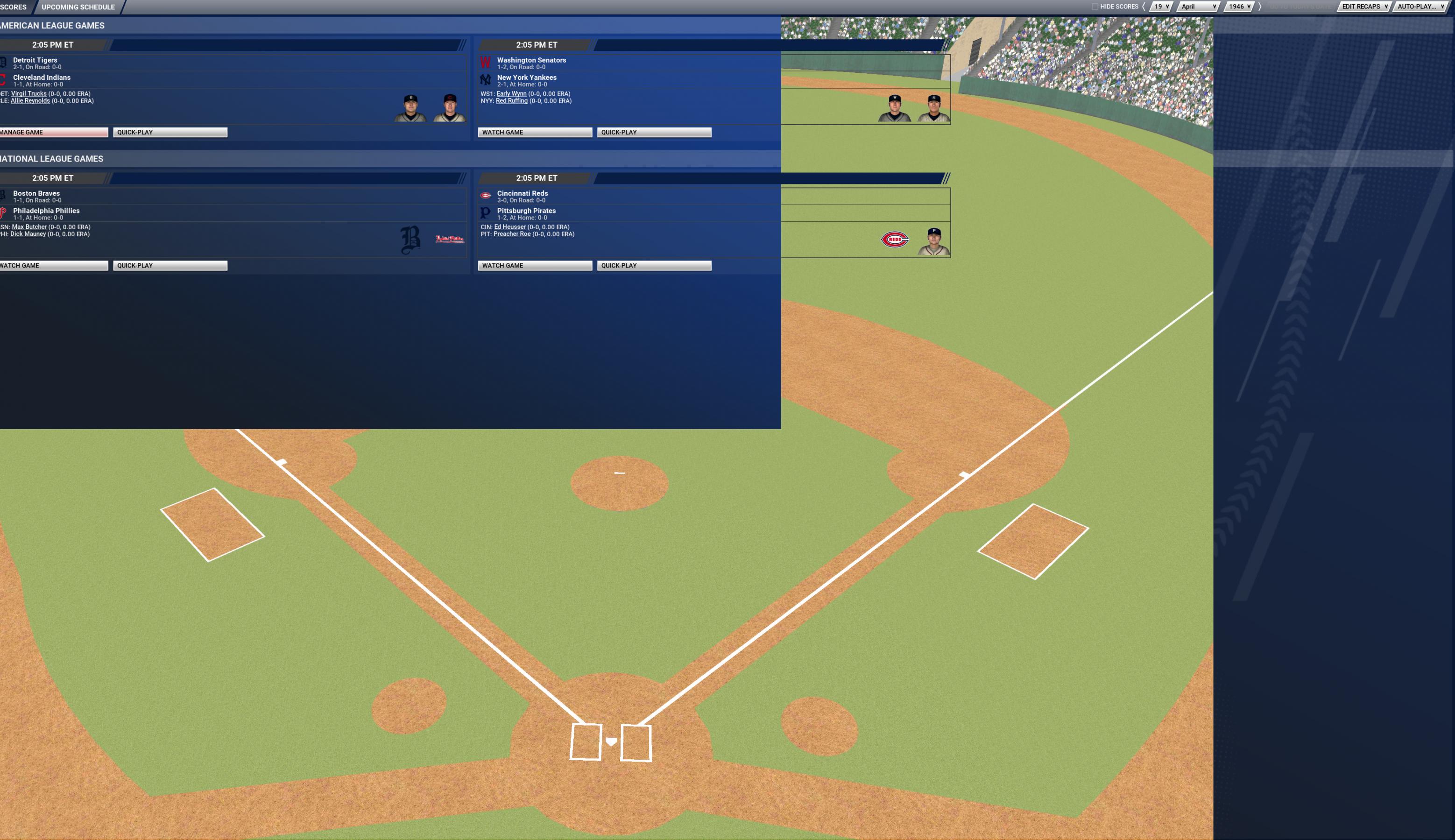This screenshot has width=1455, height=840.
Task: Open the Auto-Play dropdown menu
Action: [1420, 7]
